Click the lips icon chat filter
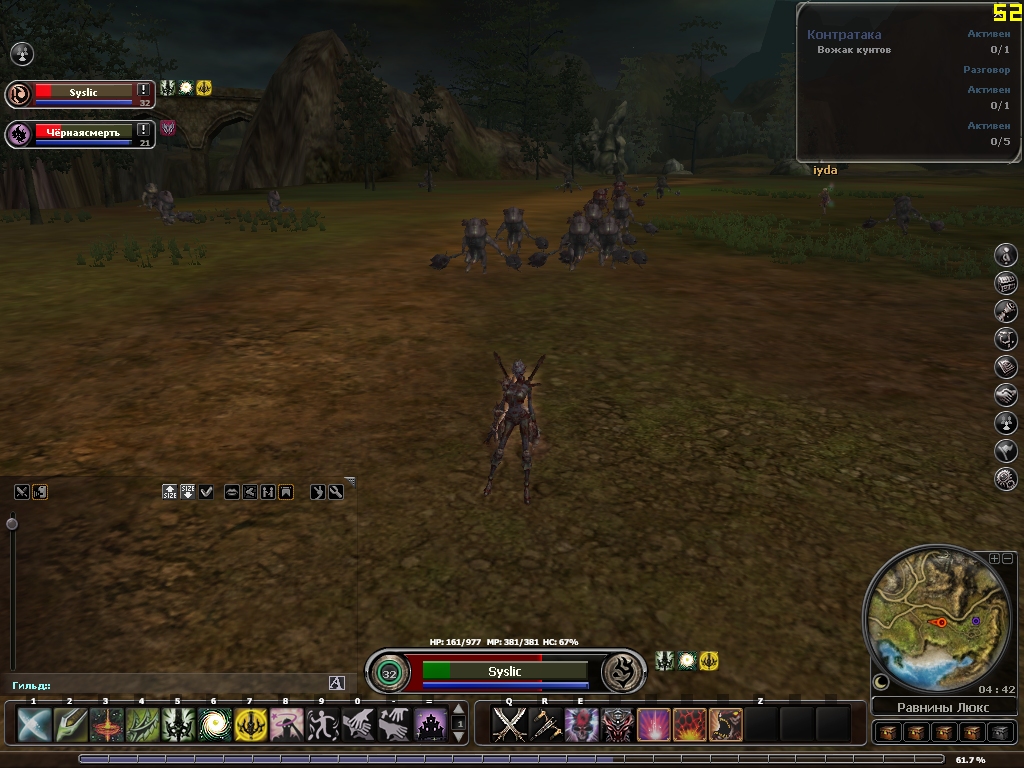 coord(232,491)
